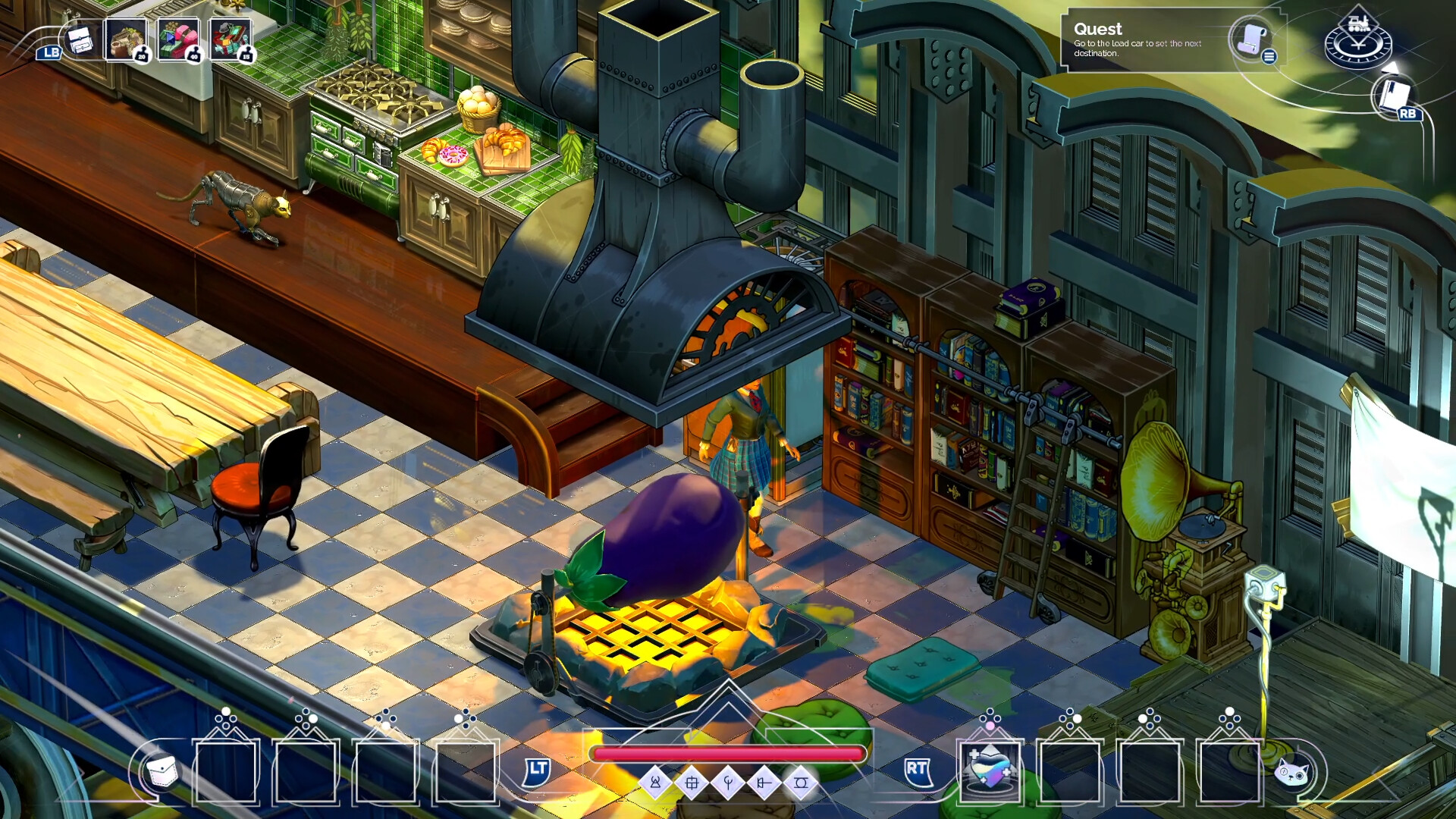The image size is (1456, 819).
Task: Open the journal book icon next to RB
Action: (x=1394, y=95)
